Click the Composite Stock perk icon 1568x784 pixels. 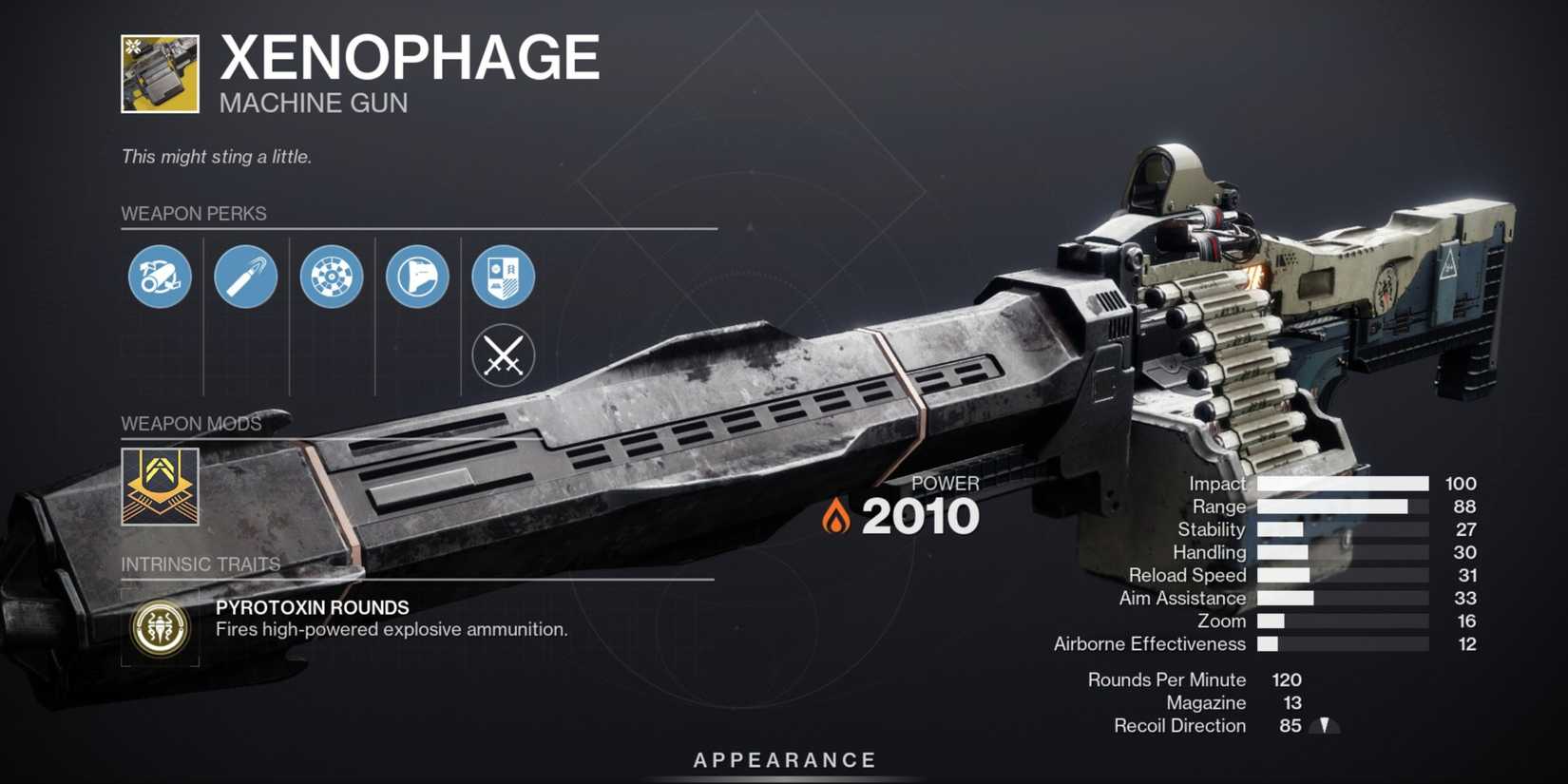point(416,277)
